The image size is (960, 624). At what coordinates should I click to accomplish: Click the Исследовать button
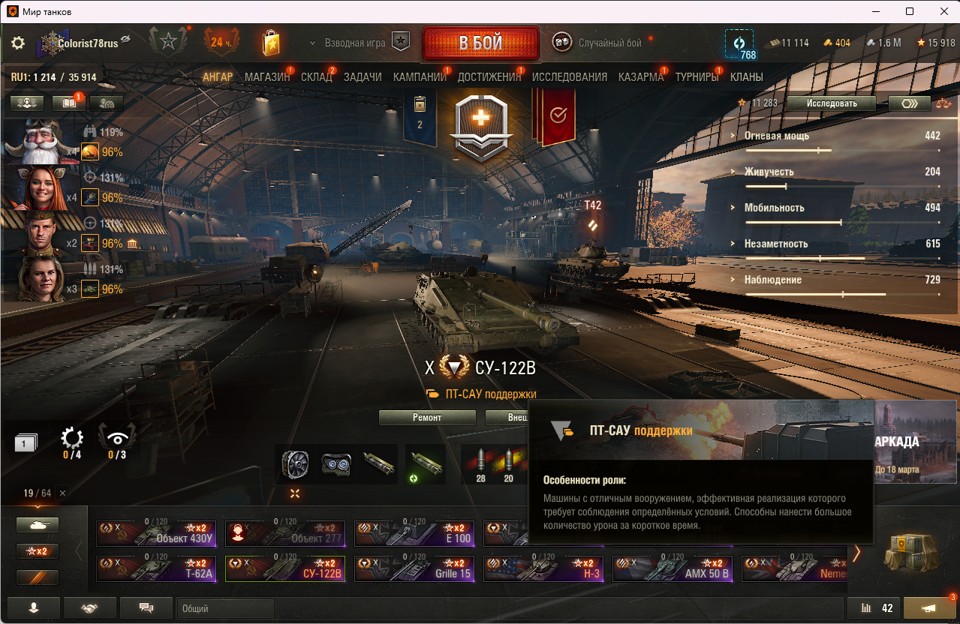tap(830, 103)
